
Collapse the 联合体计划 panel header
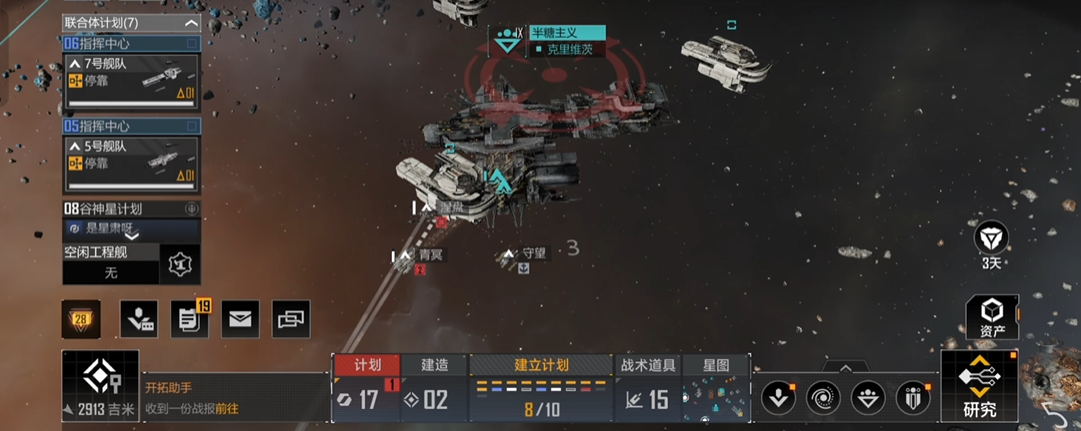(191, 22)
